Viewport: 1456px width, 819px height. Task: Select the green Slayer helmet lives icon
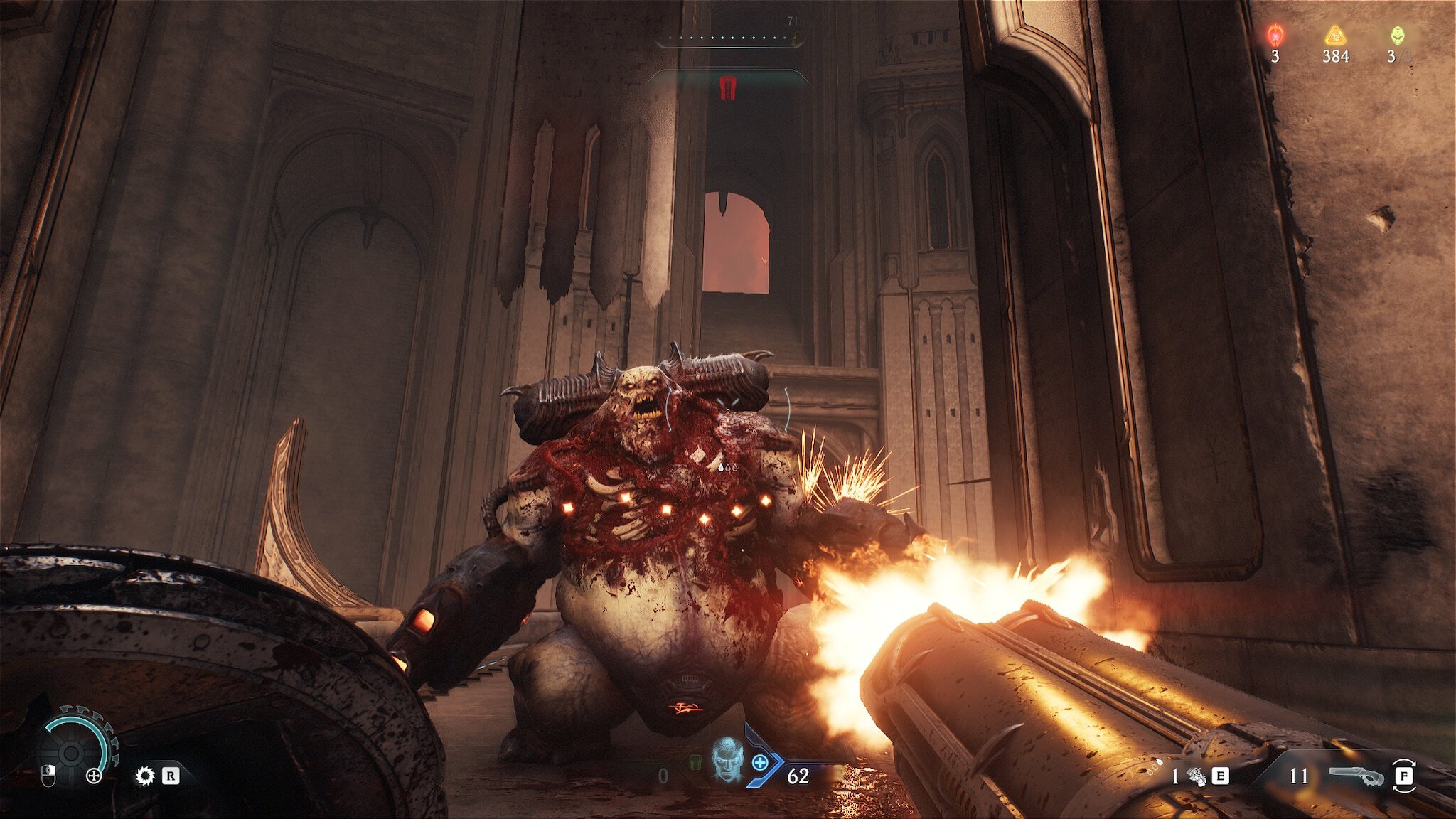1397,35
